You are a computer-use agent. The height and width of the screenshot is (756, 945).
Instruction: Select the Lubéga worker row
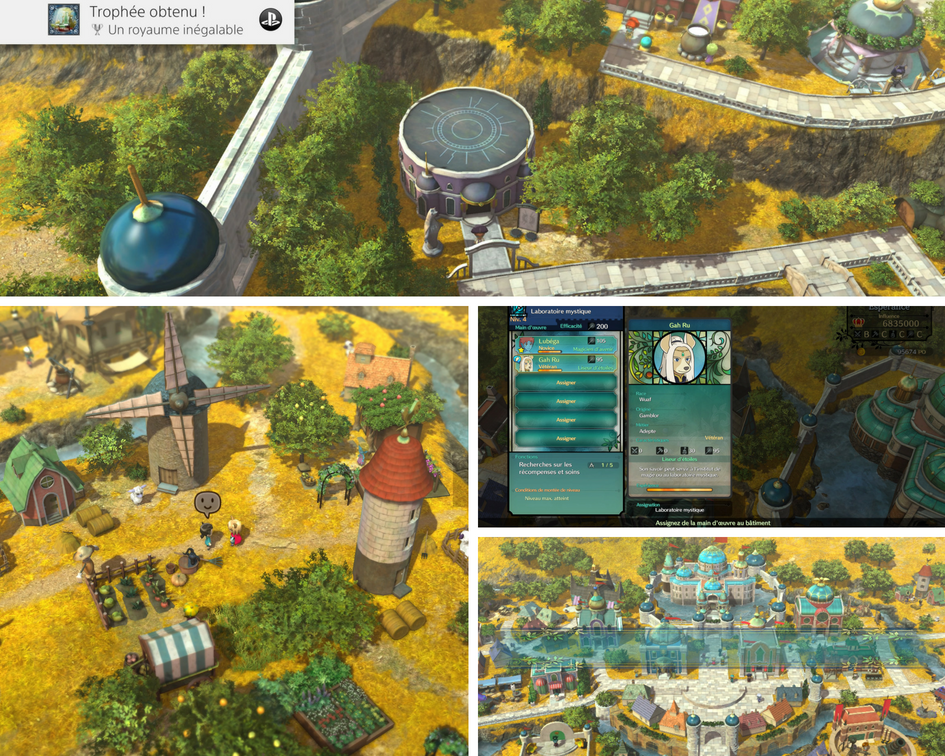click(x=565, y=343)
